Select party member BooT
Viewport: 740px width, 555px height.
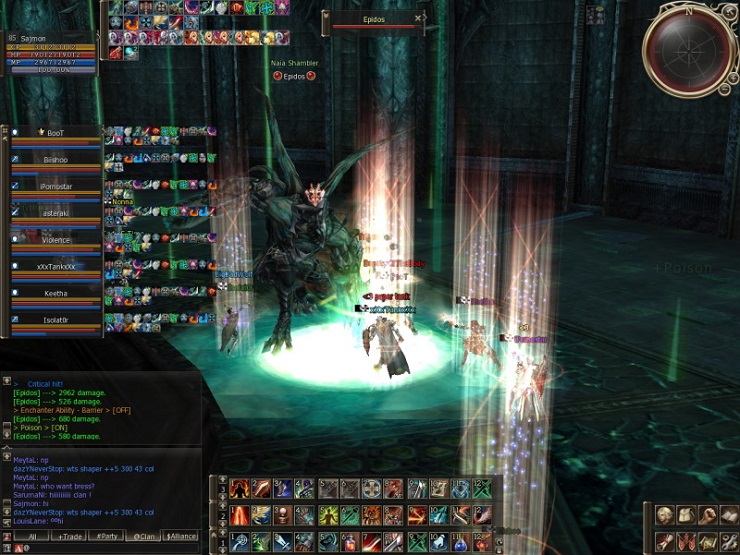(55, 133)
